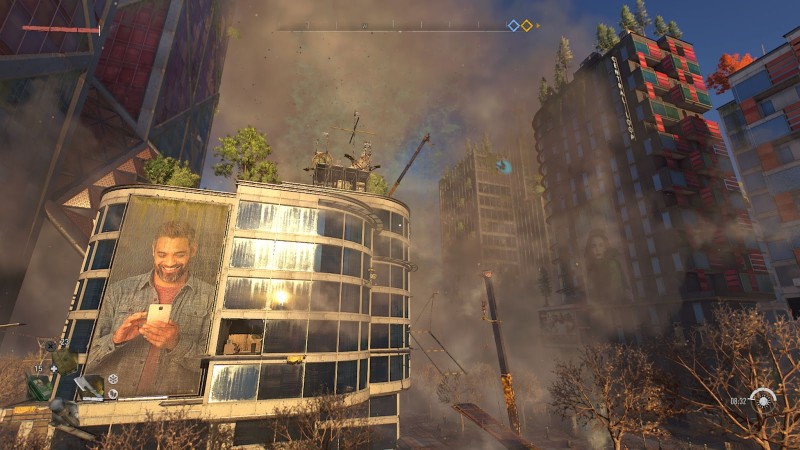Click the sun day-night cycle icon
The height and width of the screenshot is (450, 800).
pos(765,401)
